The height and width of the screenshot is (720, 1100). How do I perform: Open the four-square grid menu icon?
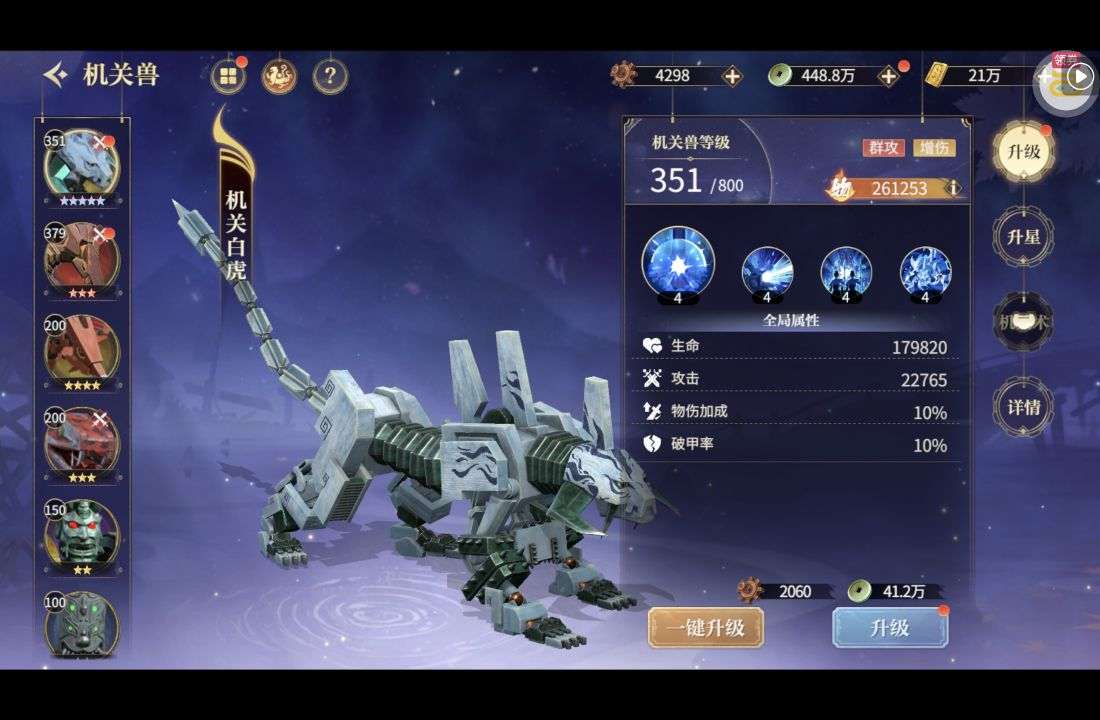pos(229,76)
